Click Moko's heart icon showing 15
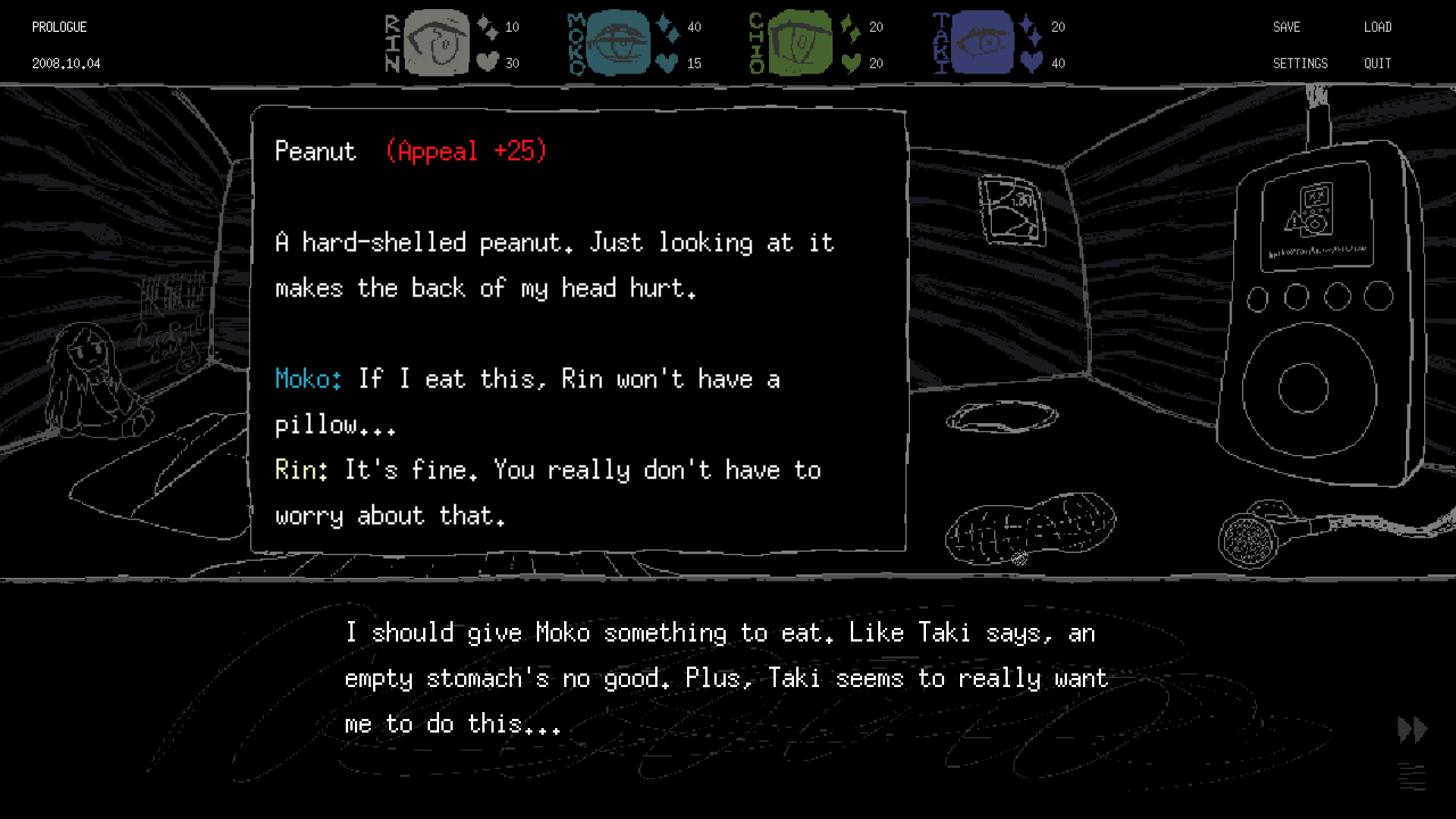1456x819 pixels. 665,64
